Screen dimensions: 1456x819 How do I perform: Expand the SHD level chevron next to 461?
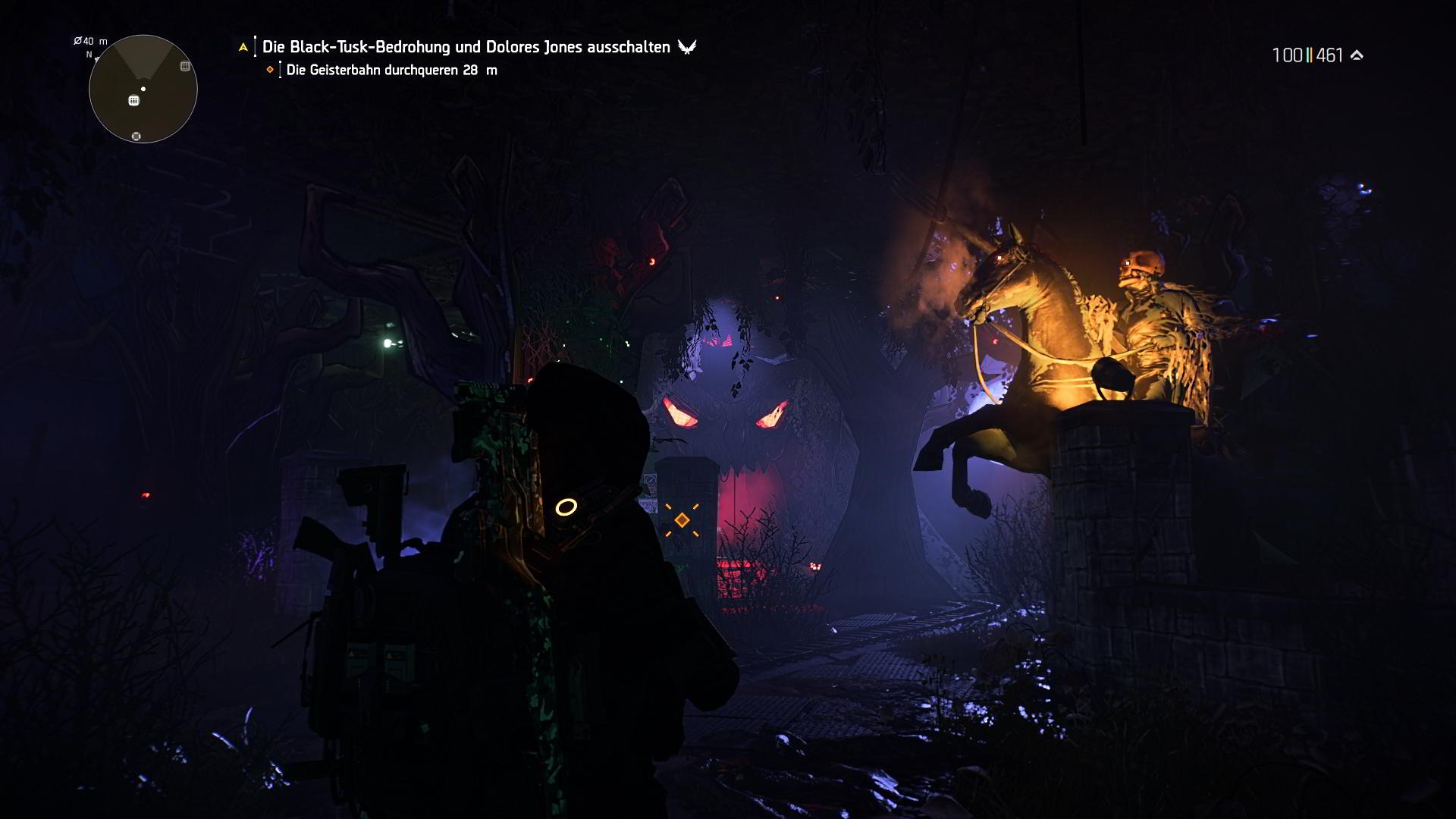1357,54
